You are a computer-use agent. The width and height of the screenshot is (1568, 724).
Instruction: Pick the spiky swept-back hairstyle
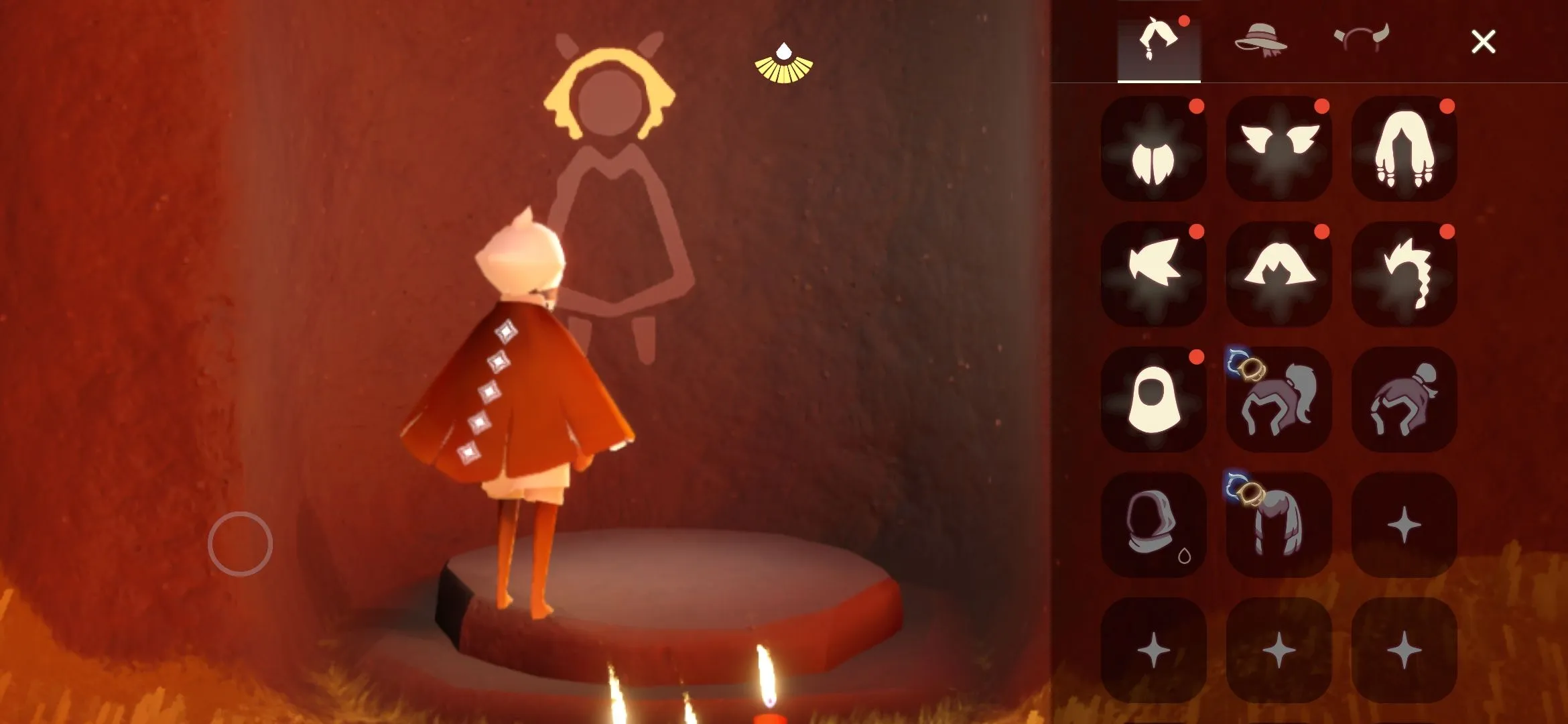(1154, 268)
